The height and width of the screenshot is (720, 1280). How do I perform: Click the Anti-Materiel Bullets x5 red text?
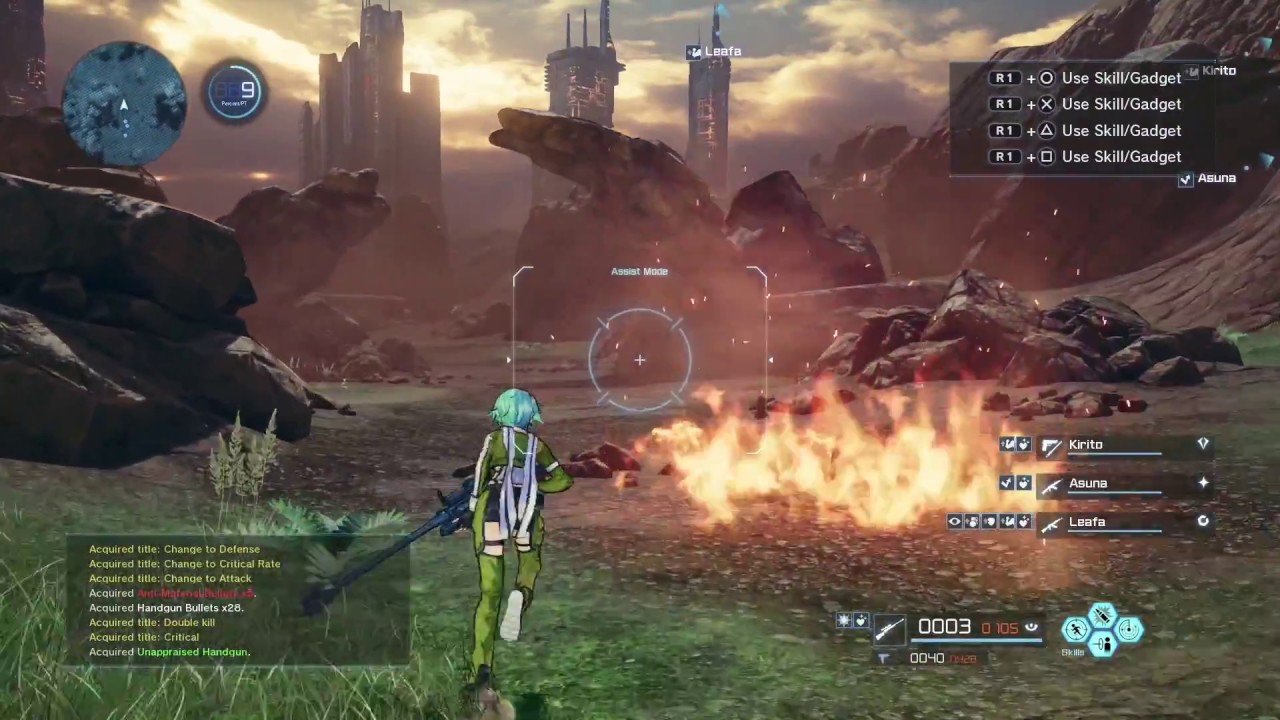click(197, 593)
